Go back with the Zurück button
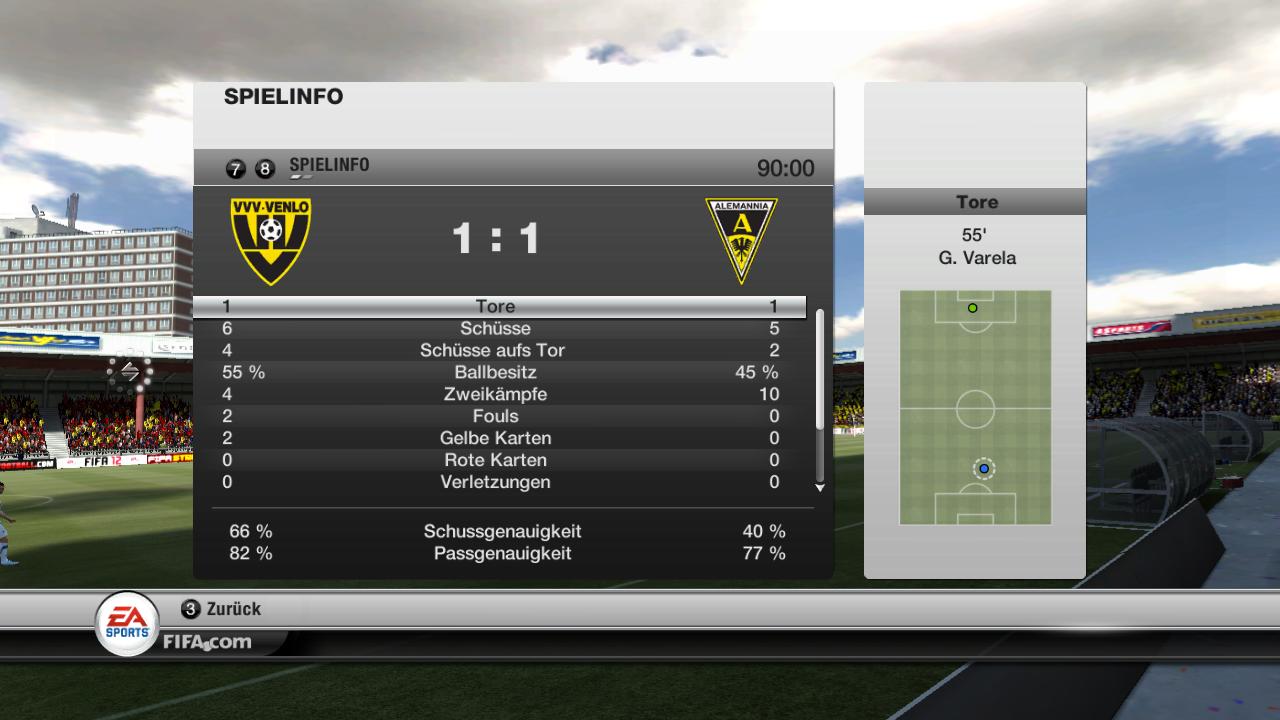This screenshot has height=720, width=1280. coord(222,609)
